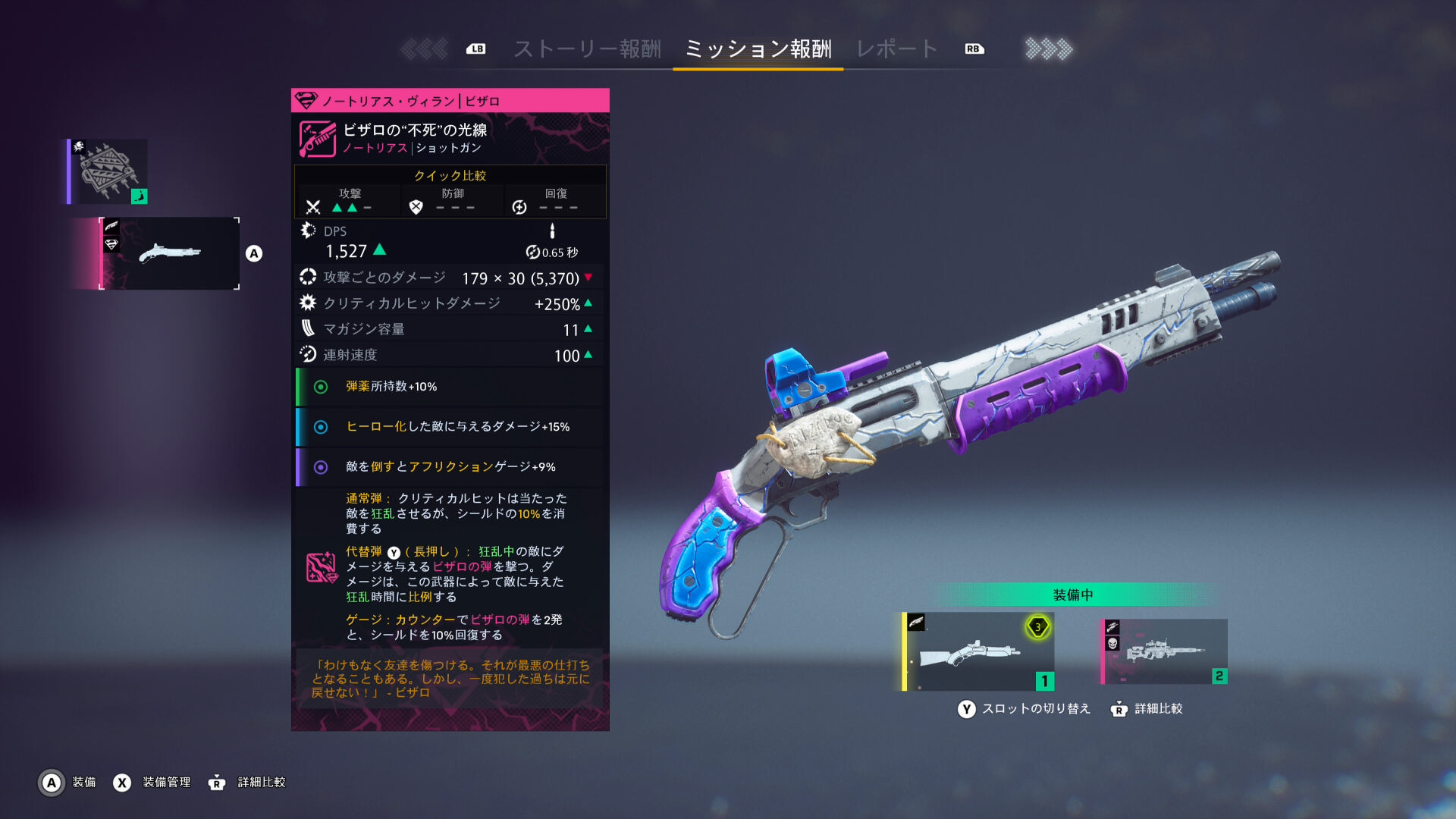The height and width of the screenshot is (819, 1456).
Task: Switch to the ストーリー報酬 tab
Action: (587, 49)
